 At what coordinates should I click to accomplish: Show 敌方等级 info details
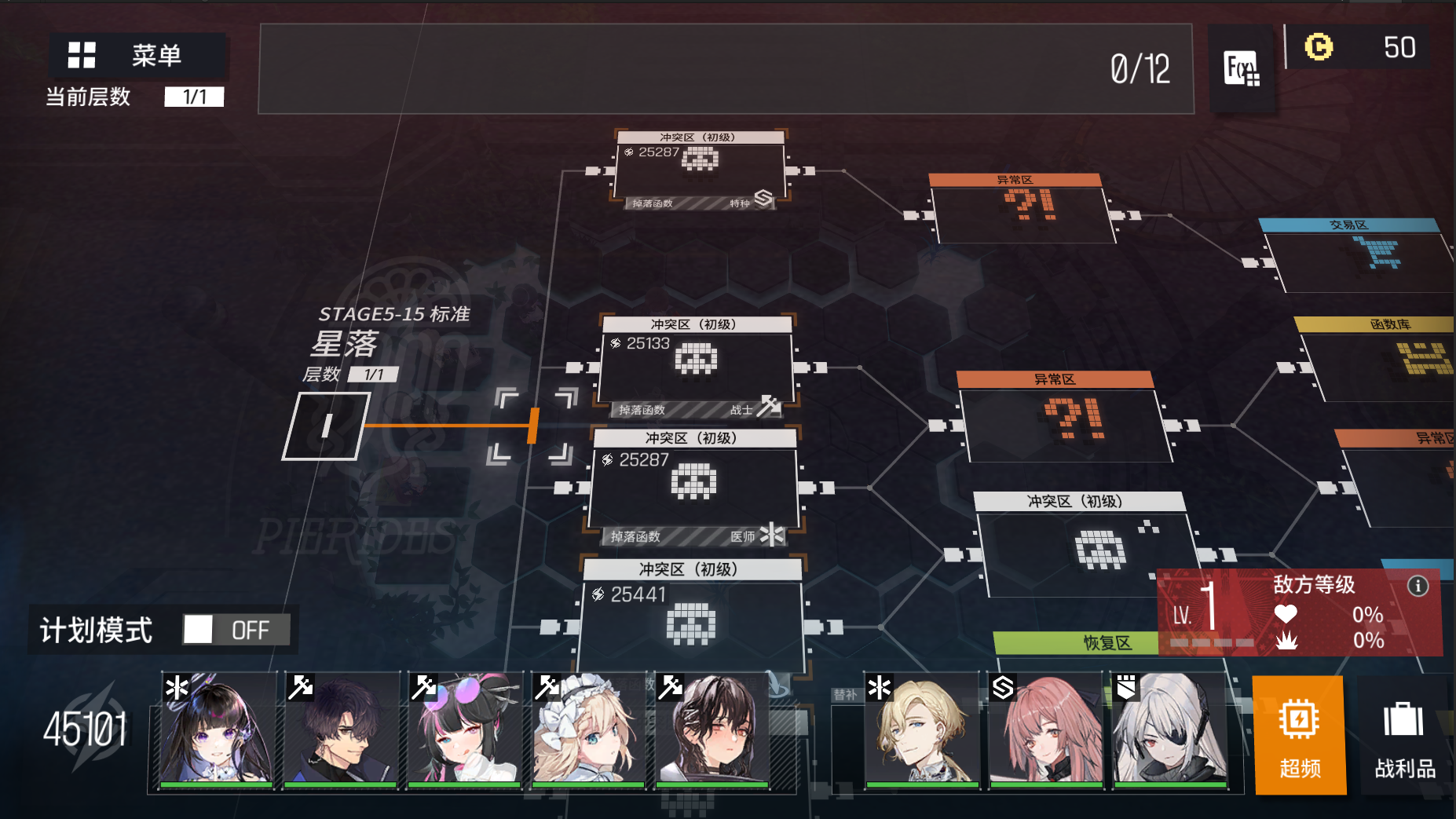click(x=1418, y=586)
